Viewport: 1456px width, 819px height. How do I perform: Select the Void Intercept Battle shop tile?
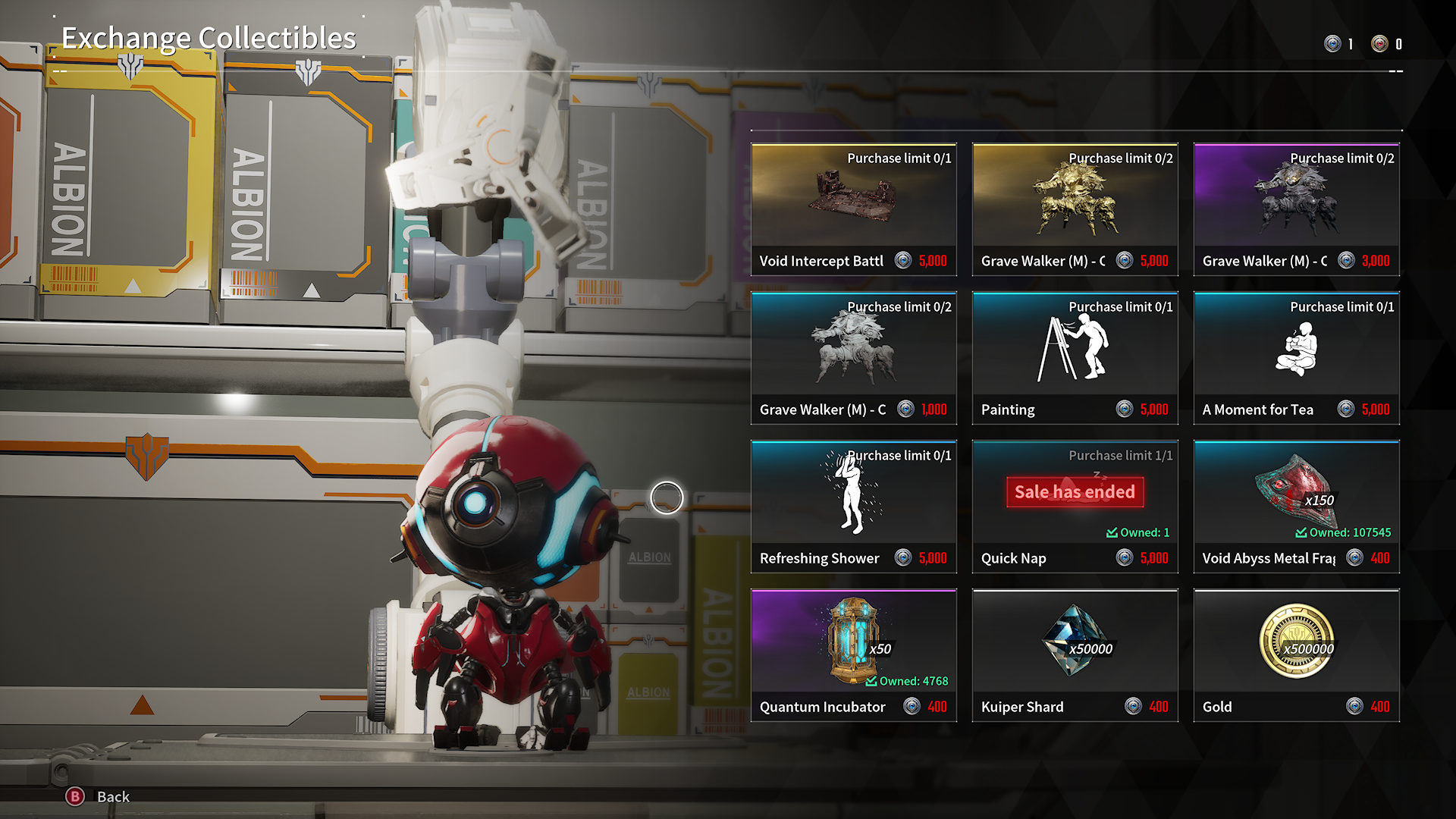point(853,209)
